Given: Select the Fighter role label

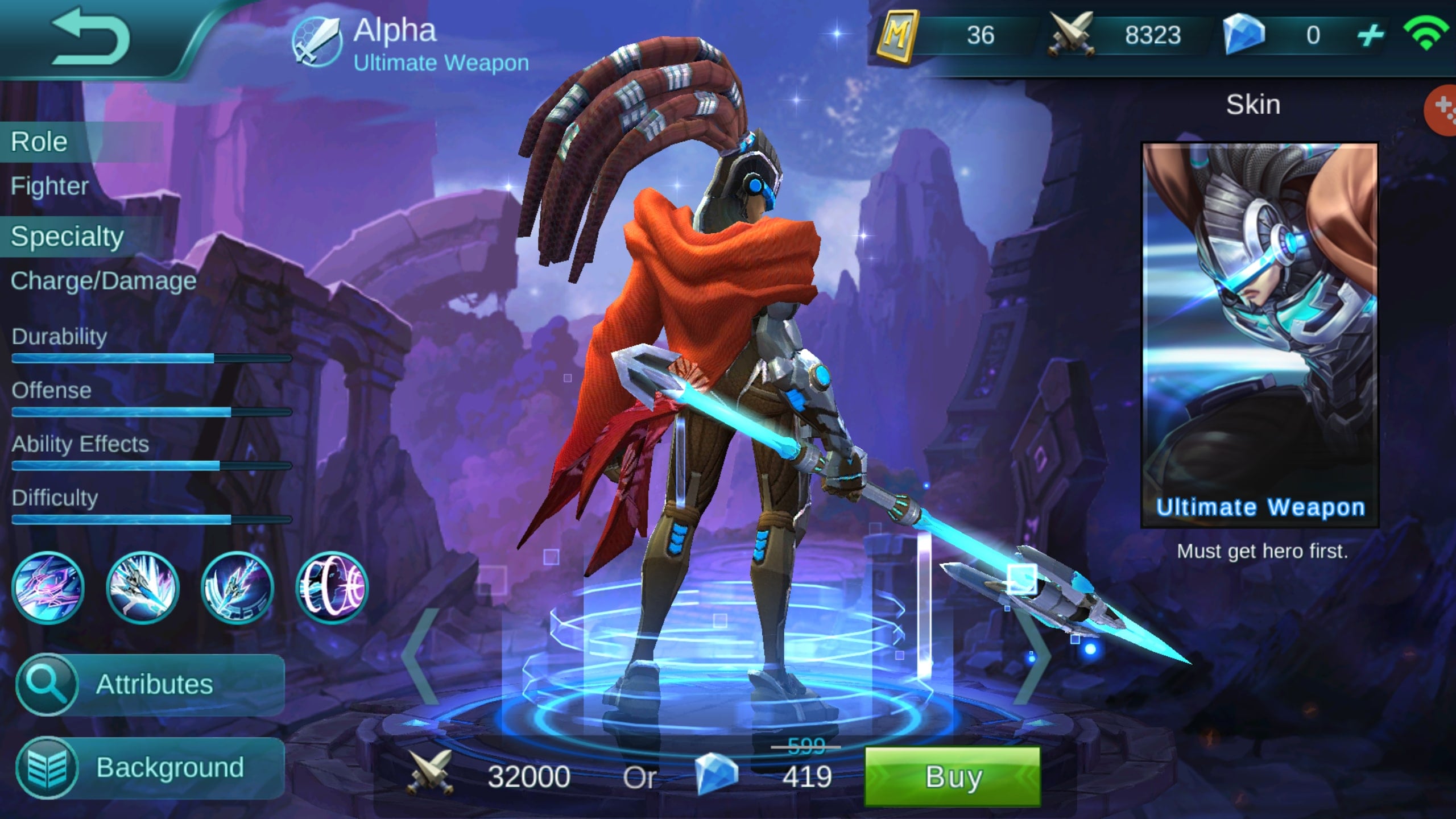Looking at the screenshot, I should (x=50, y=186).
